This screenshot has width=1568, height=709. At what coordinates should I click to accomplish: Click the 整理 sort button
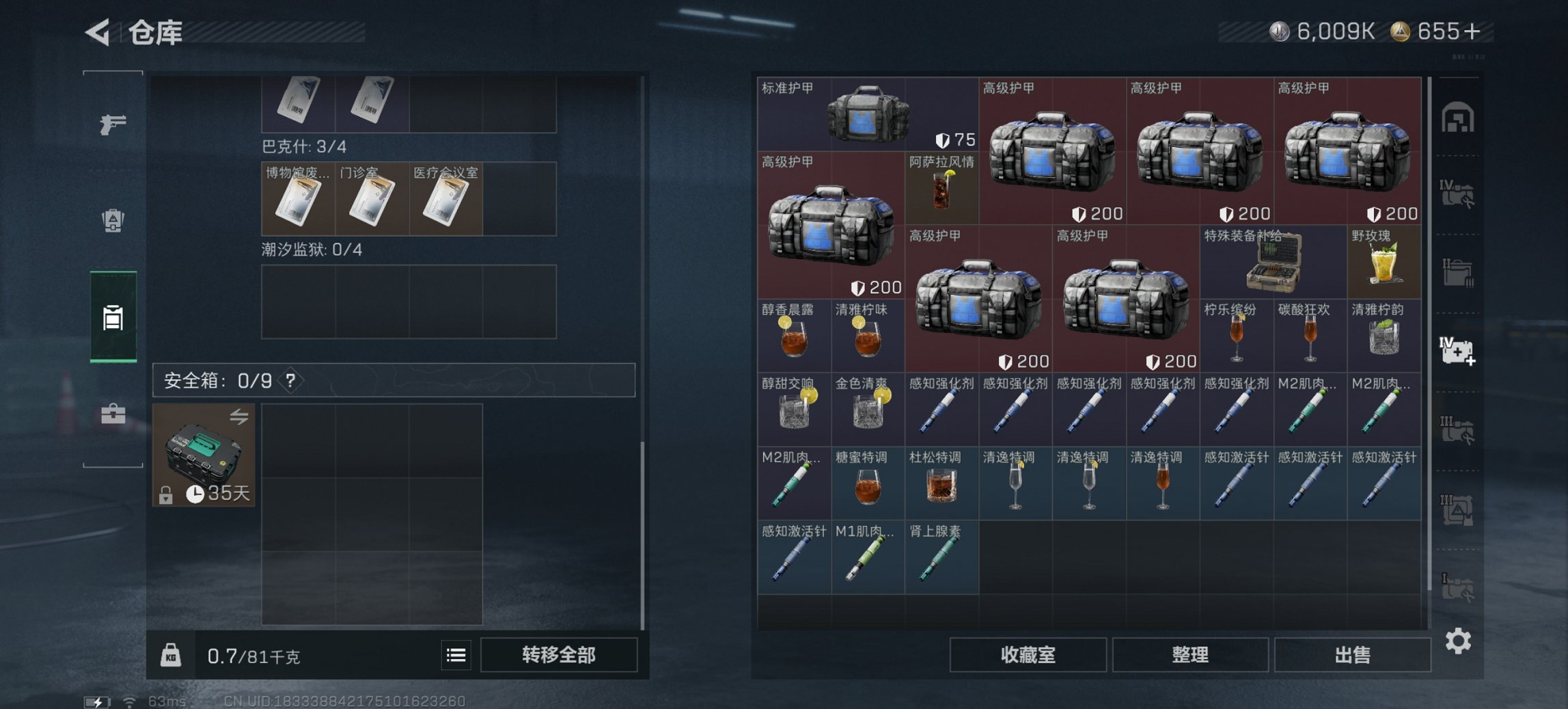pyautogui.click(x=1191, y=655)
